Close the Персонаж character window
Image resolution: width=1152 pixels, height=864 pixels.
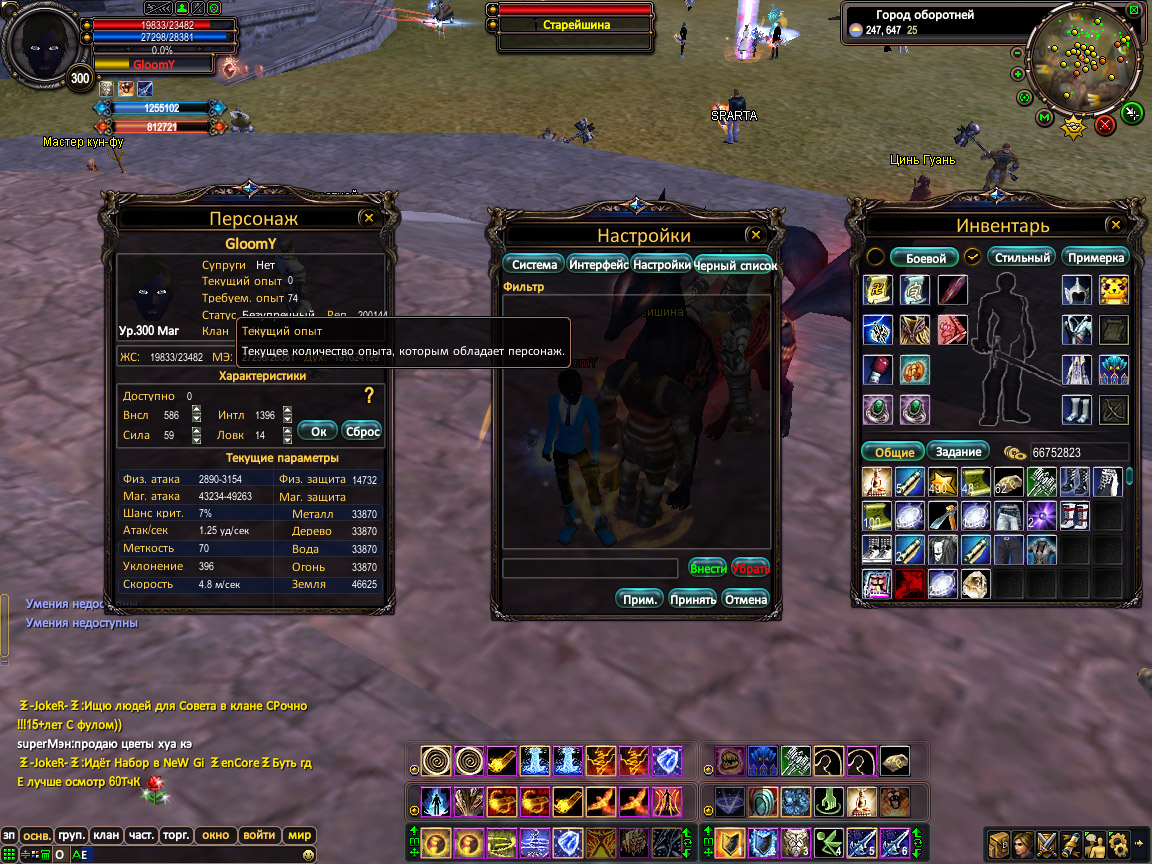point(368,217)
